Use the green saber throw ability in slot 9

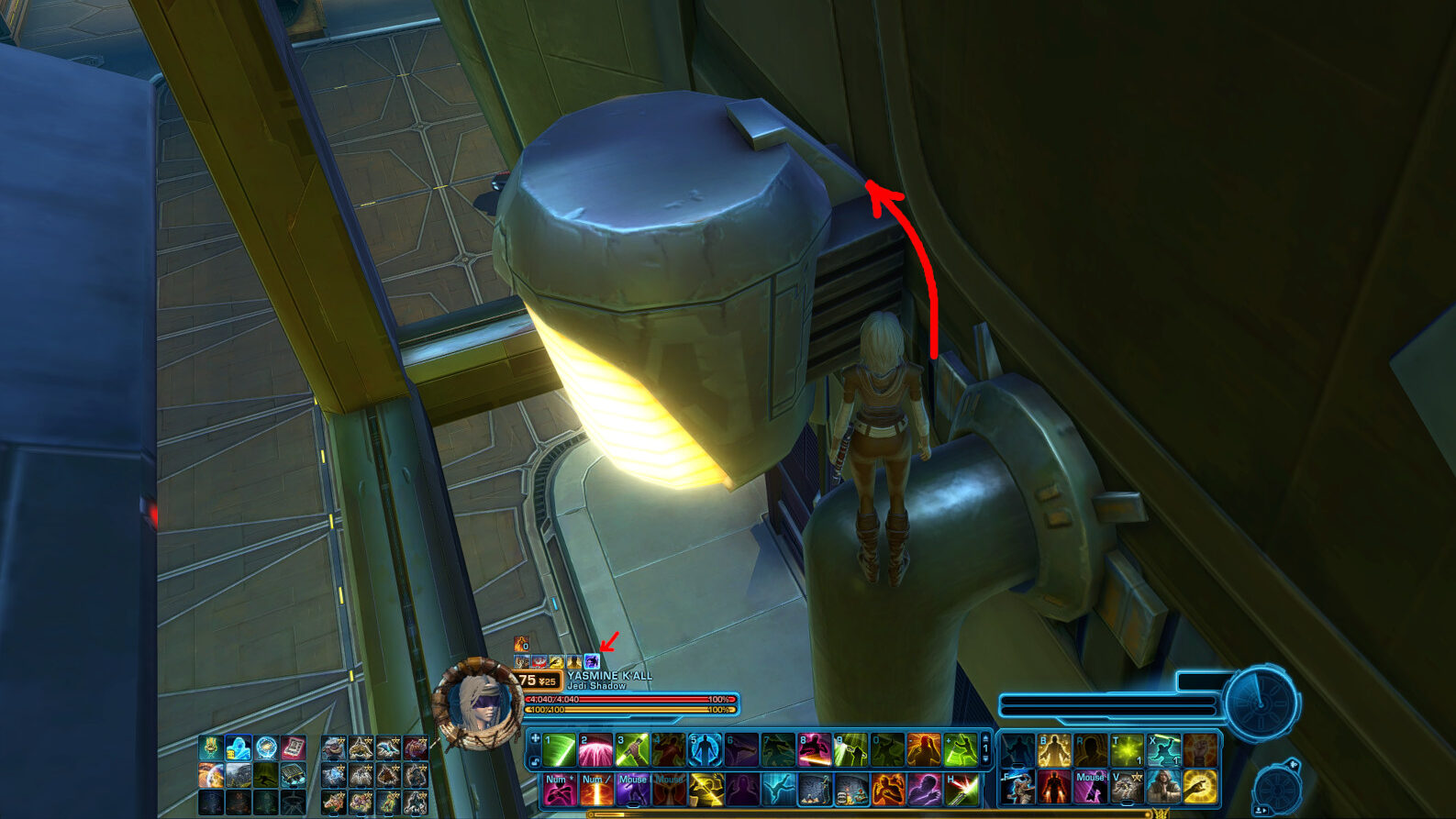pos(850,749)
